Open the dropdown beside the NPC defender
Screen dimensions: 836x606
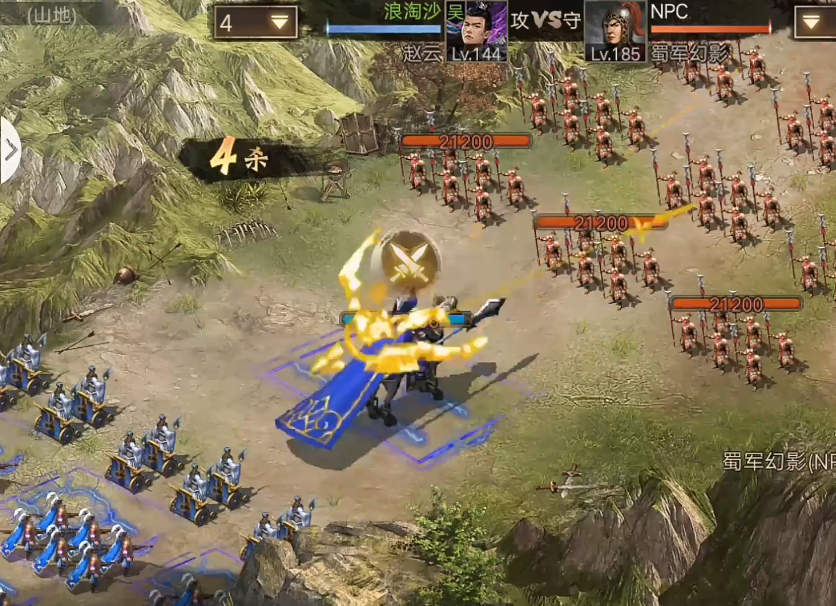pos(814,22)
